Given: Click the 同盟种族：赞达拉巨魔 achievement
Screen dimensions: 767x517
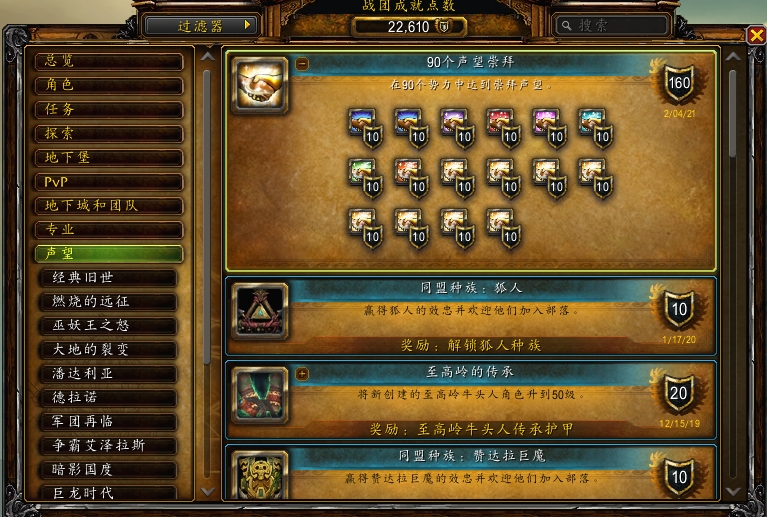Looking at the screenshot, I should [x=470, y=472].
